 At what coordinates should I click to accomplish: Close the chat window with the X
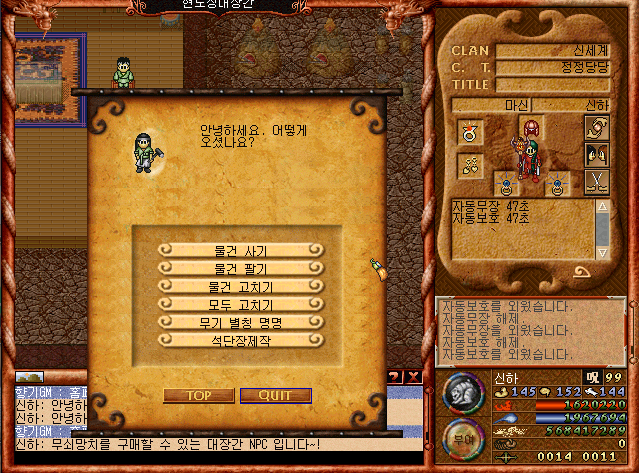pyautogui.click(x=413, y=376)
